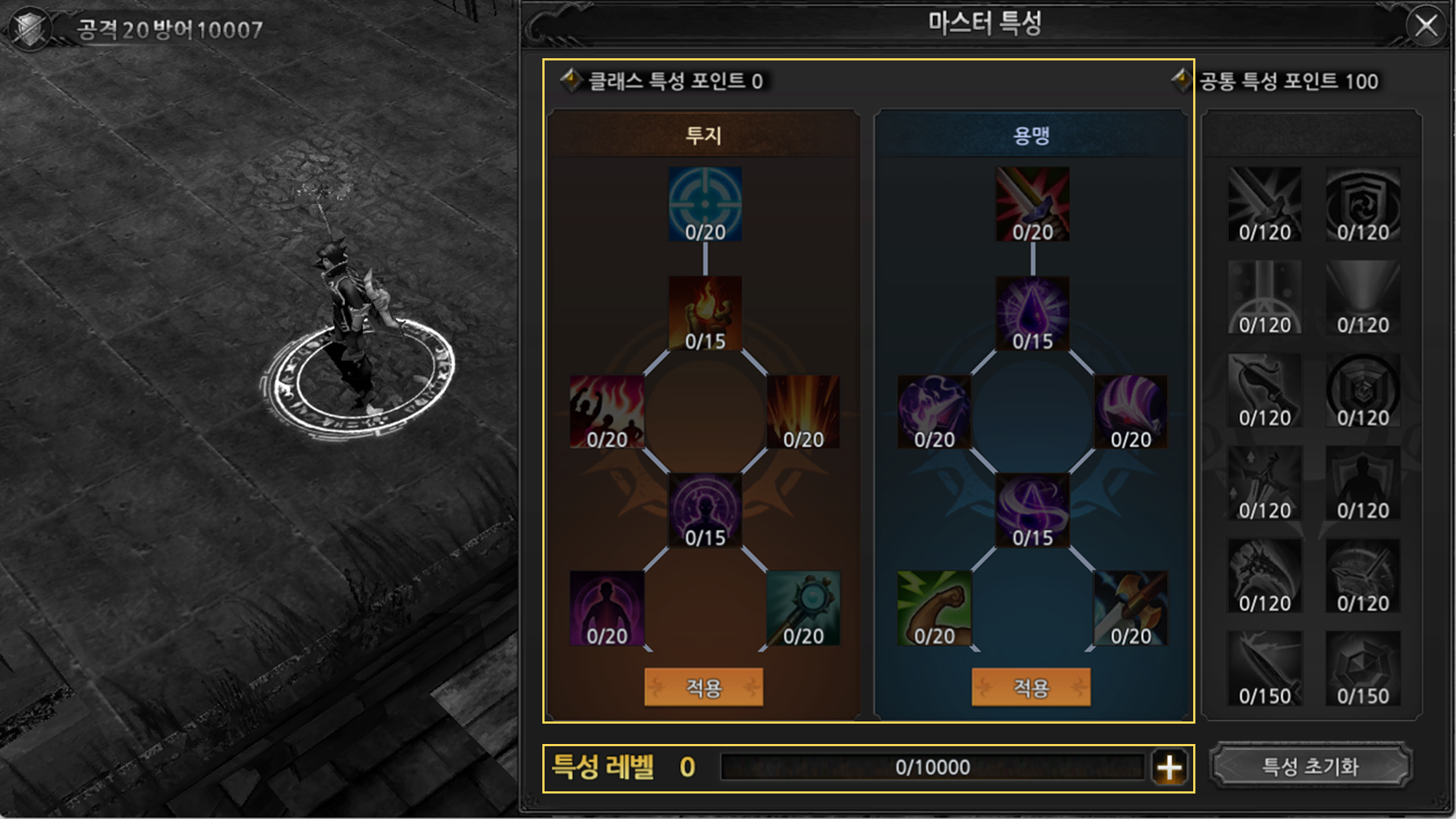Click the attack defense shield icon
1456x819 pixels.
click(29, 29)
